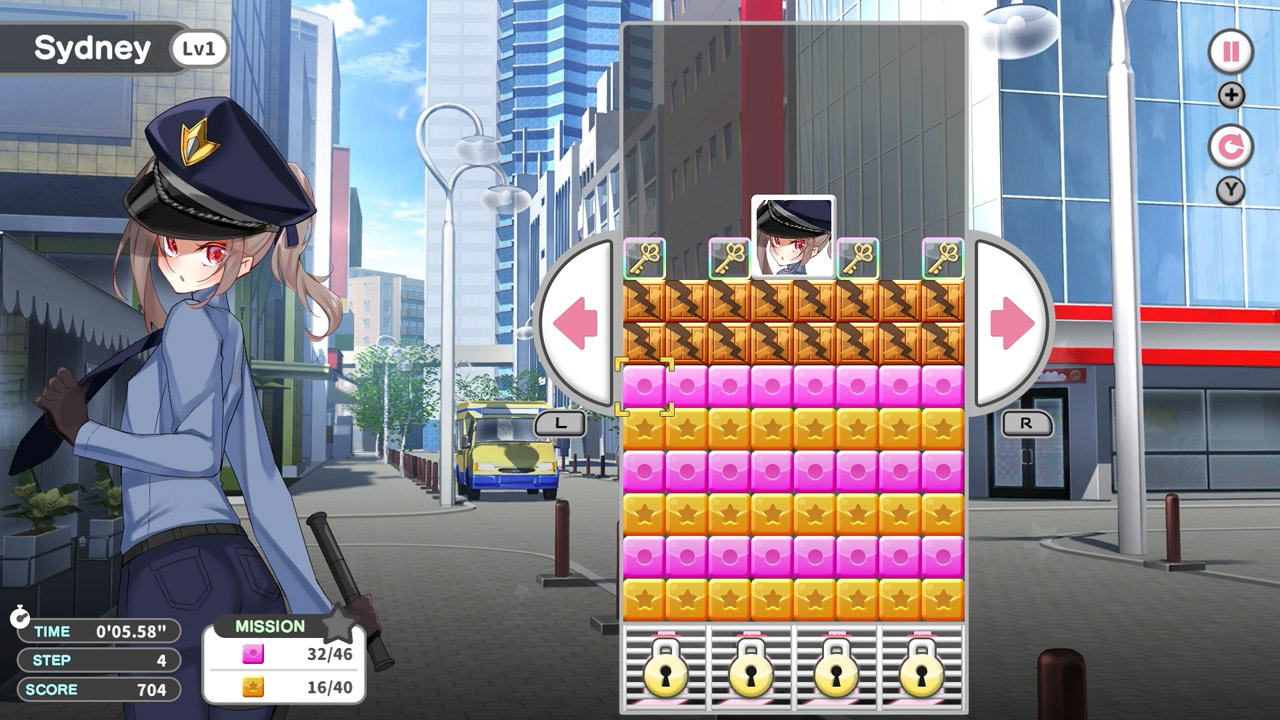Pause the game with the pause icon
The image size is (1280, 720).
click(x=1229, y=52)
